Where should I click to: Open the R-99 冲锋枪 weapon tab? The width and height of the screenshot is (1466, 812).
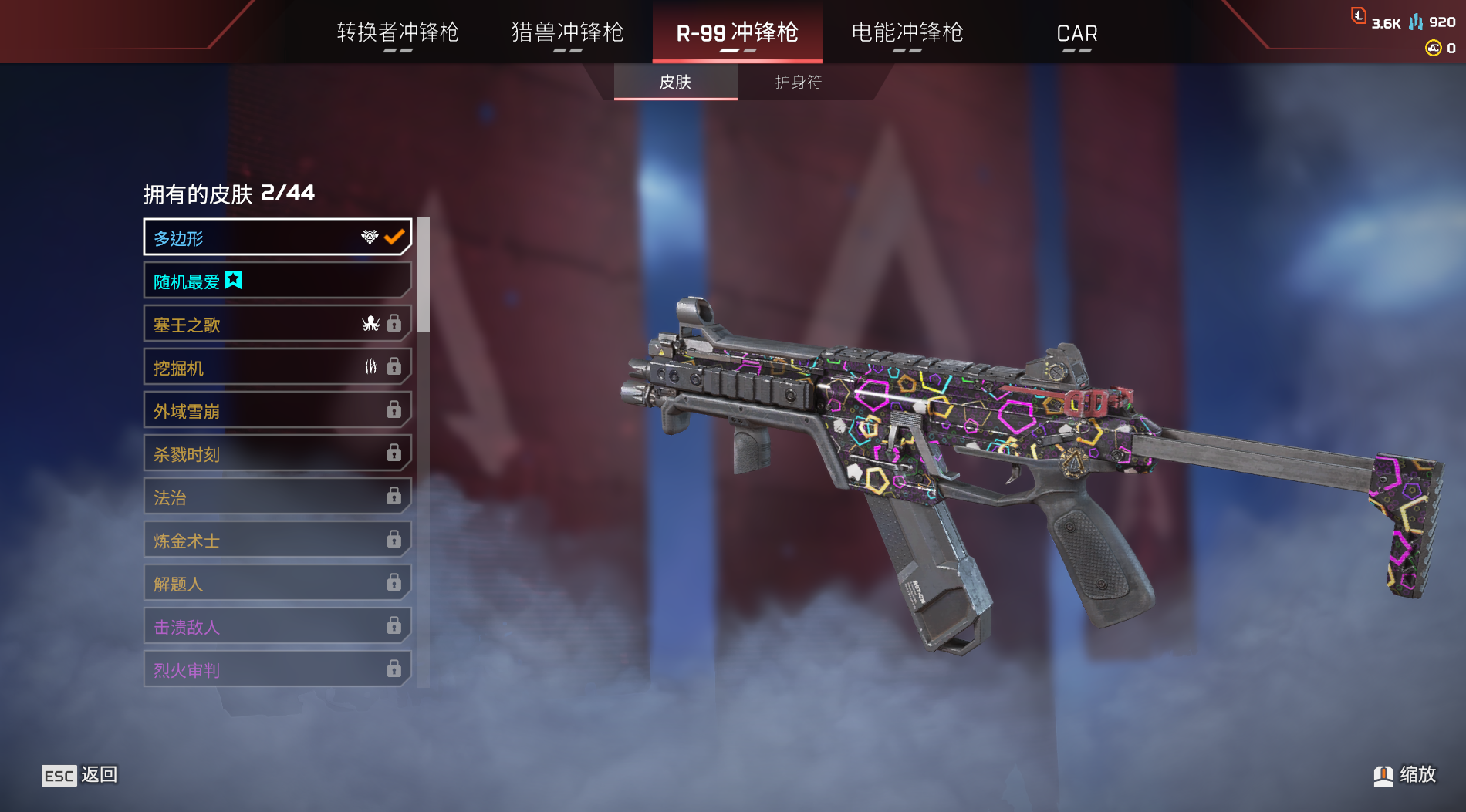[x=737, y=32]
